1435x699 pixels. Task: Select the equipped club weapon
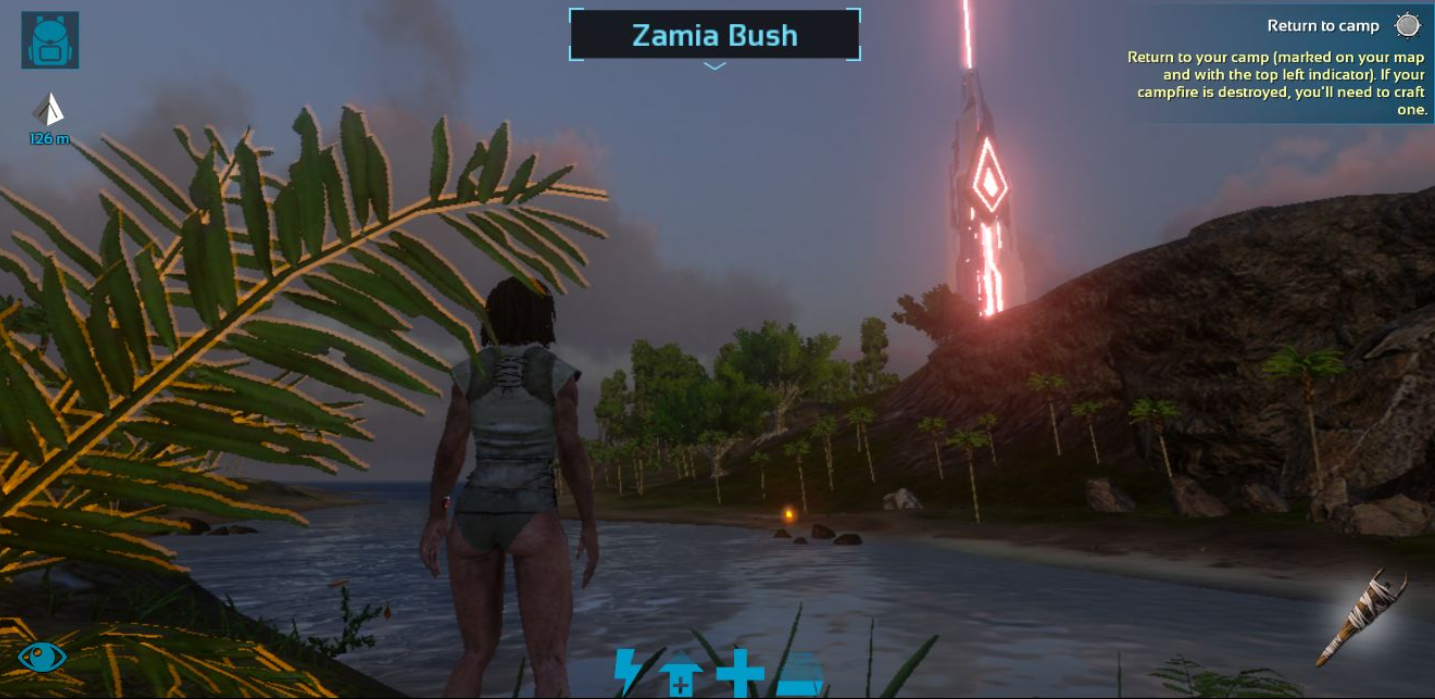(1361, 619)
